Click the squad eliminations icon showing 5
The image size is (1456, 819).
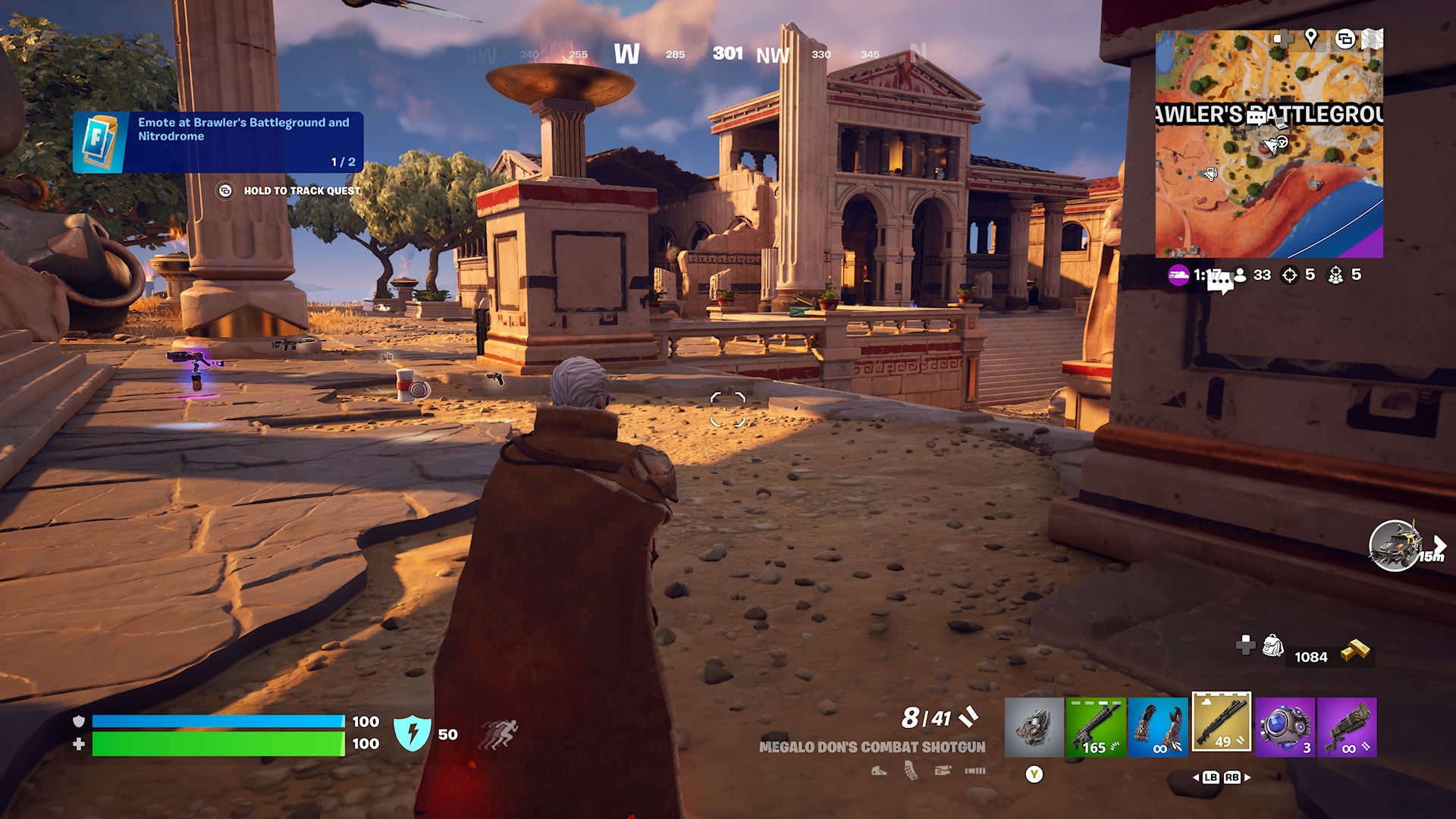[1336, 275]
